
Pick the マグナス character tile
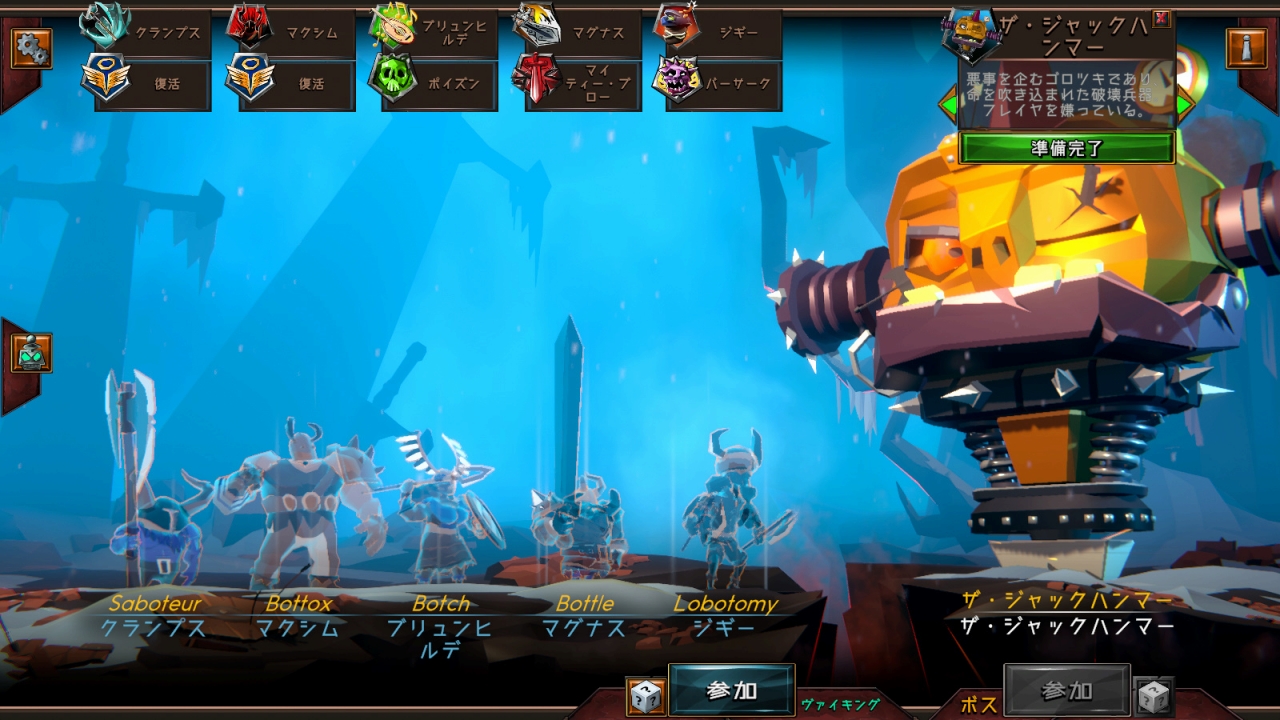pyautogui.click(x=580, y=32)
